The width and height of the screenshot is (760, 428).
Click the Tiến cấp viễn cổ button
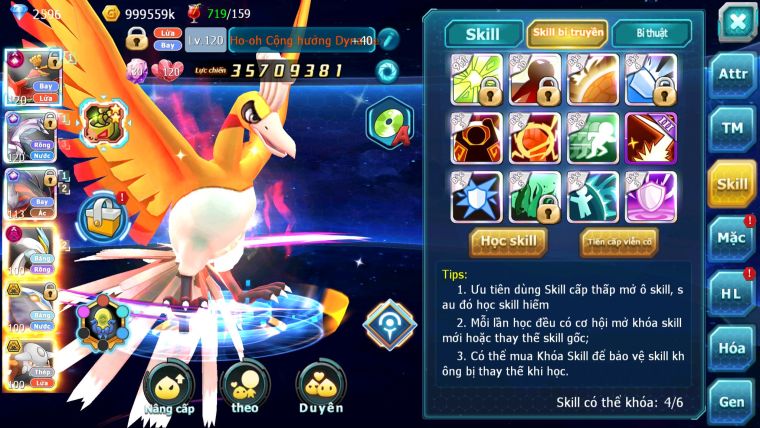click(619, 241)
